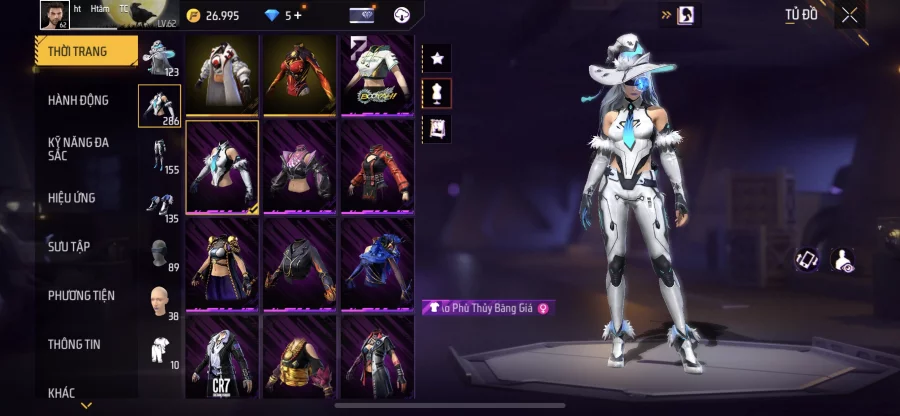This screenshot has height=416, width=900.
Task: Open the favorites star filter
Action: [437, 58]
